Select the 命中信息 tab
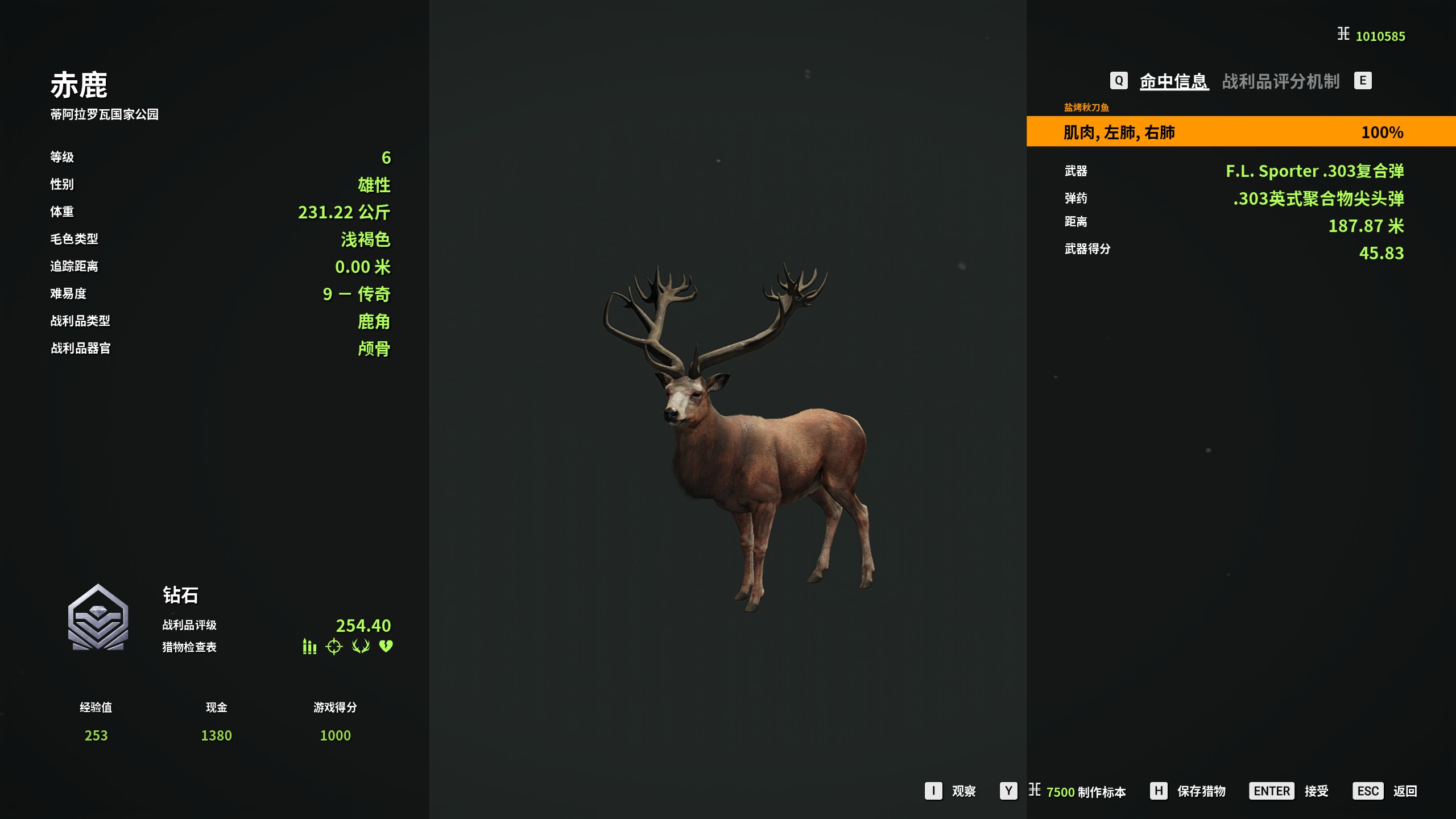1456x819 pixels. coord(1174,81)
